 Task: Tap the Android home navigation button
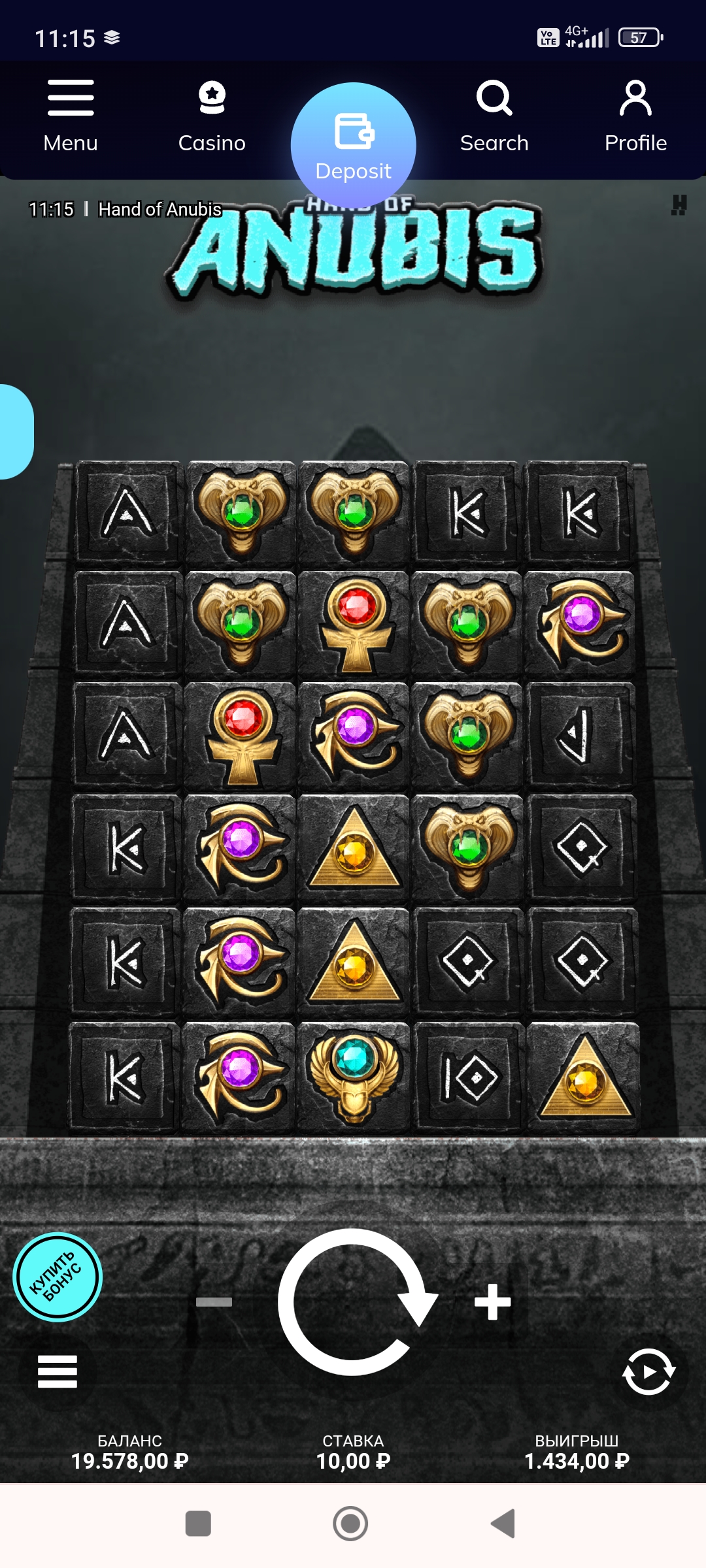click(x=350, y=1524)
